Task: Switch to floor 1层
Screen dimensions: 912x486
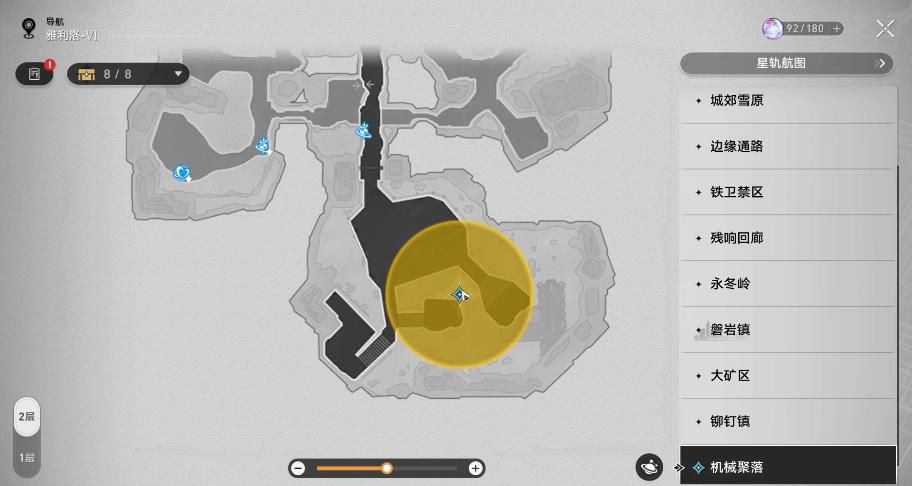Action: pyautogui.click(x=28, y=458)
